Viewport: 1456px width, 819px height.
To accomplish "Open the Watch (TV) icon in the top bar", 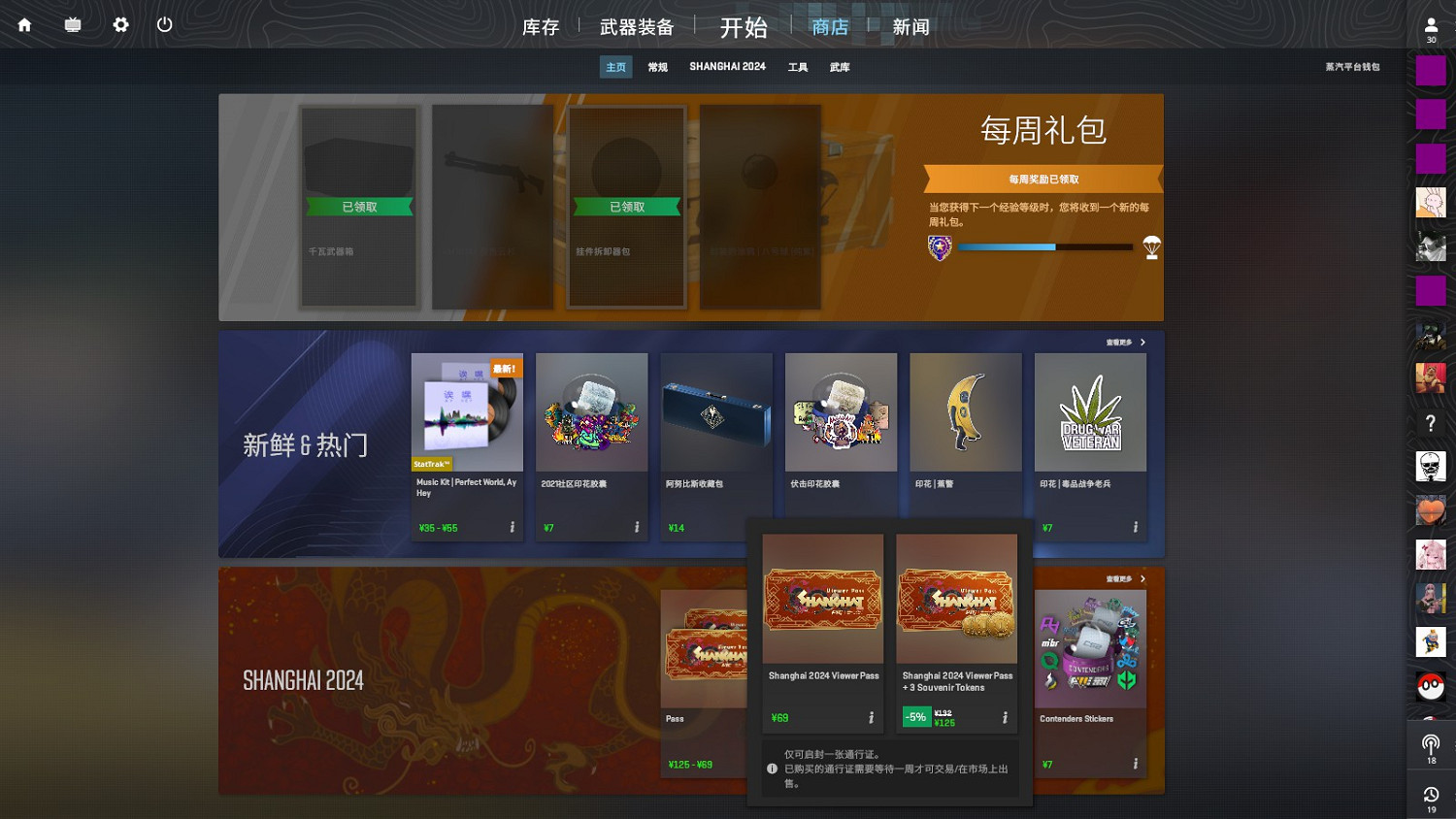I will 71,24.
